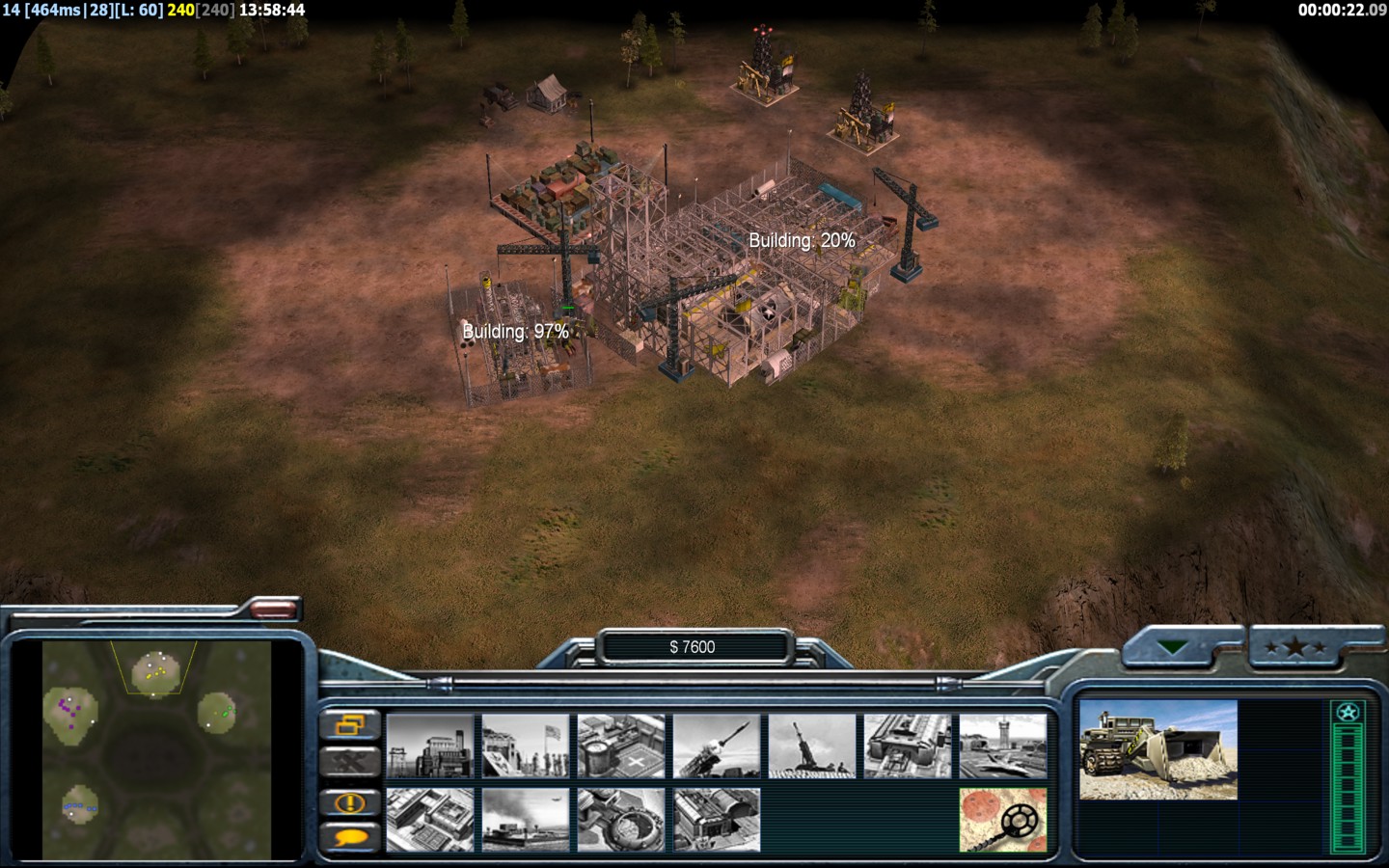Build a Cold Fusion Reactor power plant
Image resolution: width=1389 pixels, height=868 pixels.
pos(430,746)
